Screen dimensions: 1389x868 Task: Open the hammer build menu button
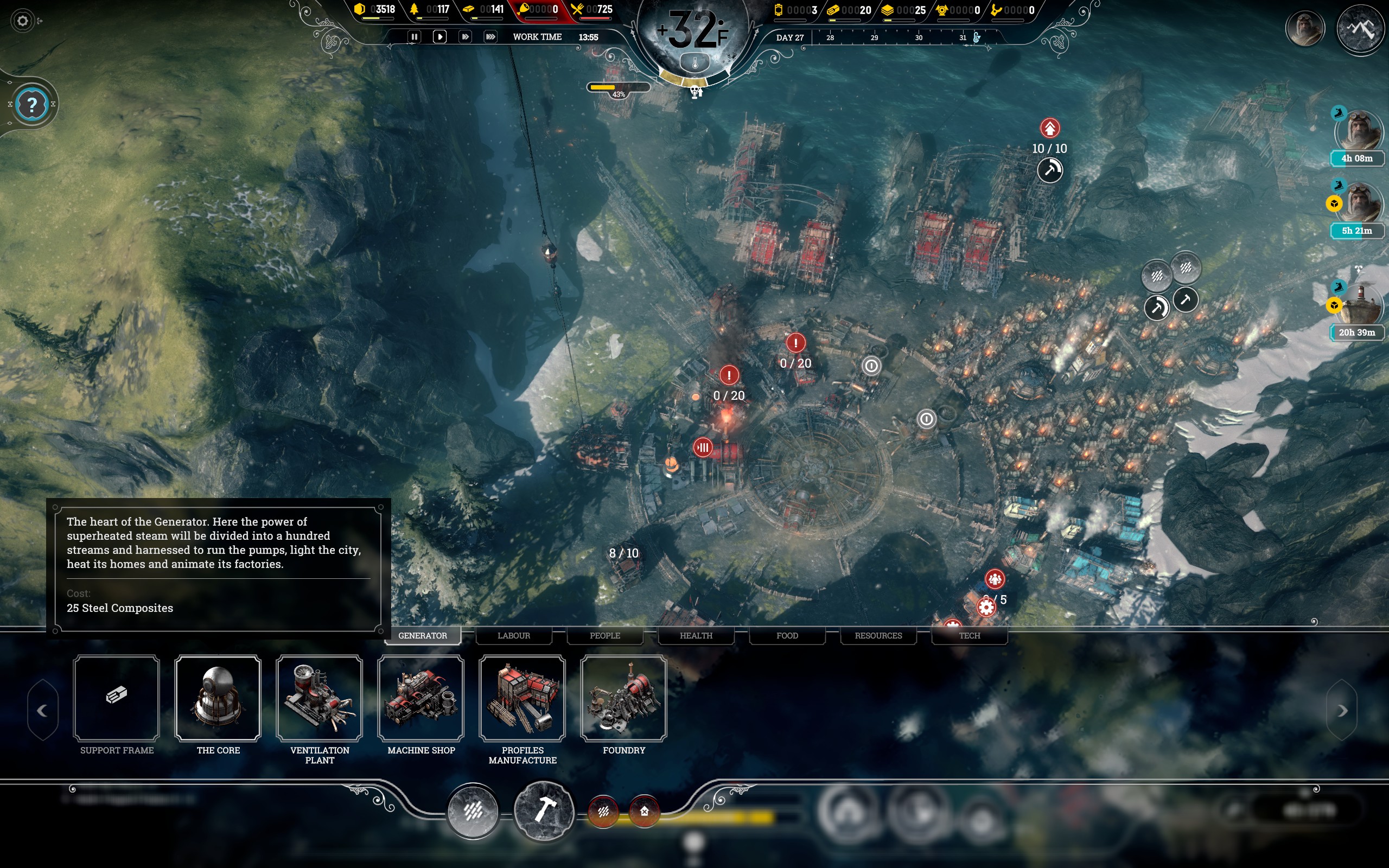(544, 810)
